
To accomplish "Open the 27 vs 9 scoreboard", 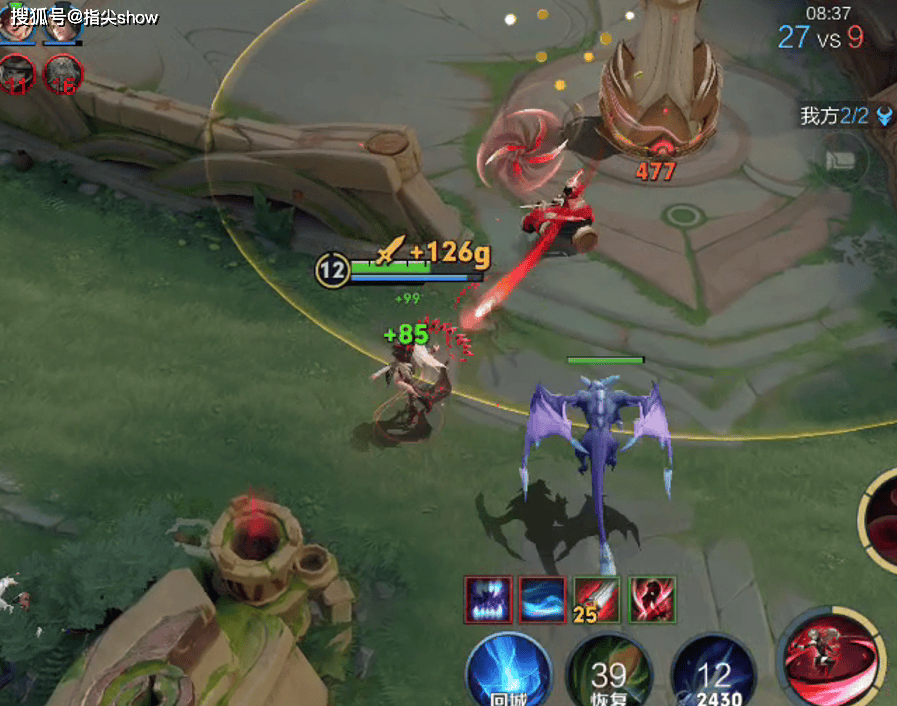I will pyautogui.click(x=820, y=37).
